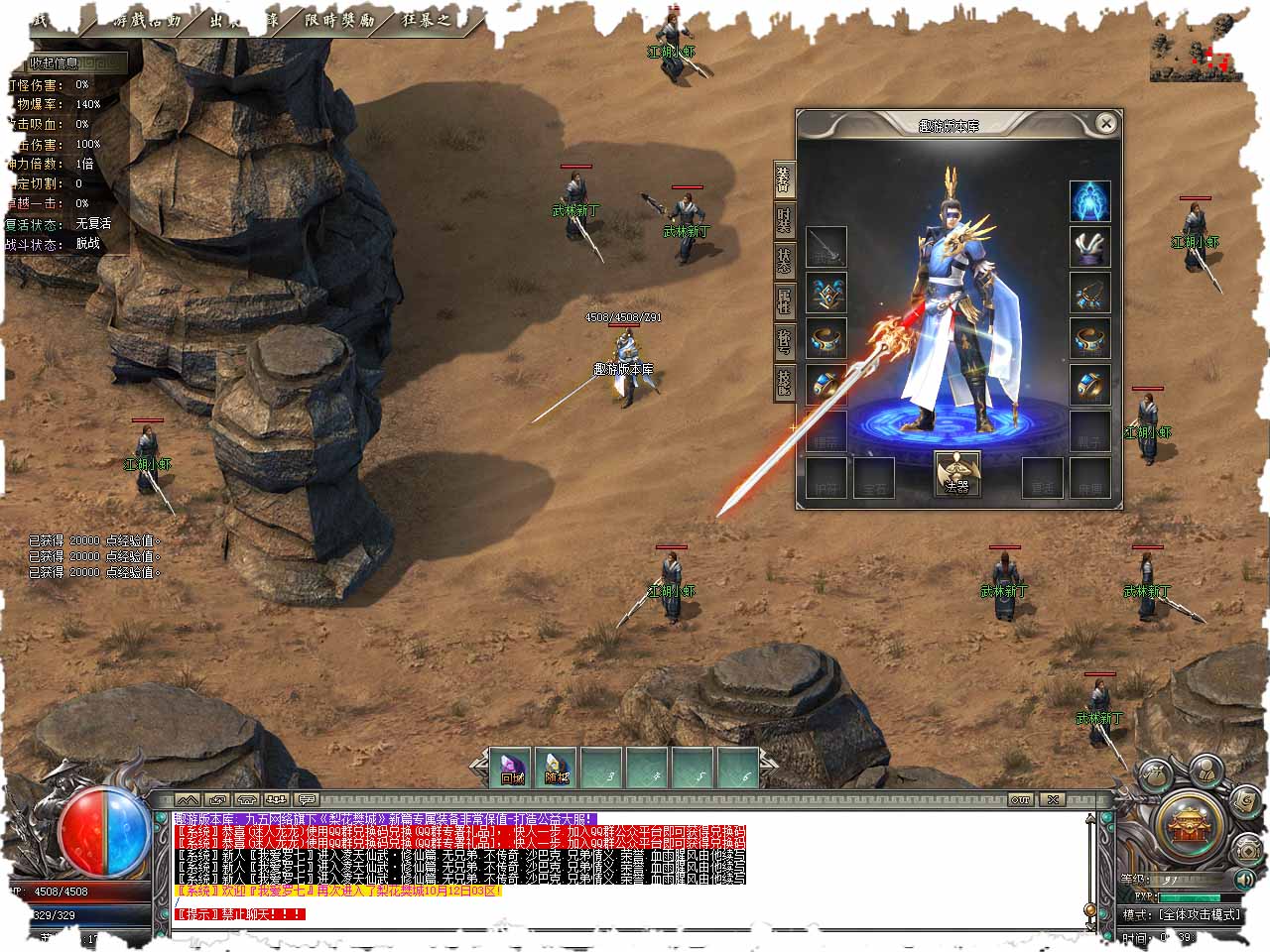Open the 游戏活动 menu
Image resolution: width=1270 pixels, height=952 pixels.
click(x=149, y=19)
